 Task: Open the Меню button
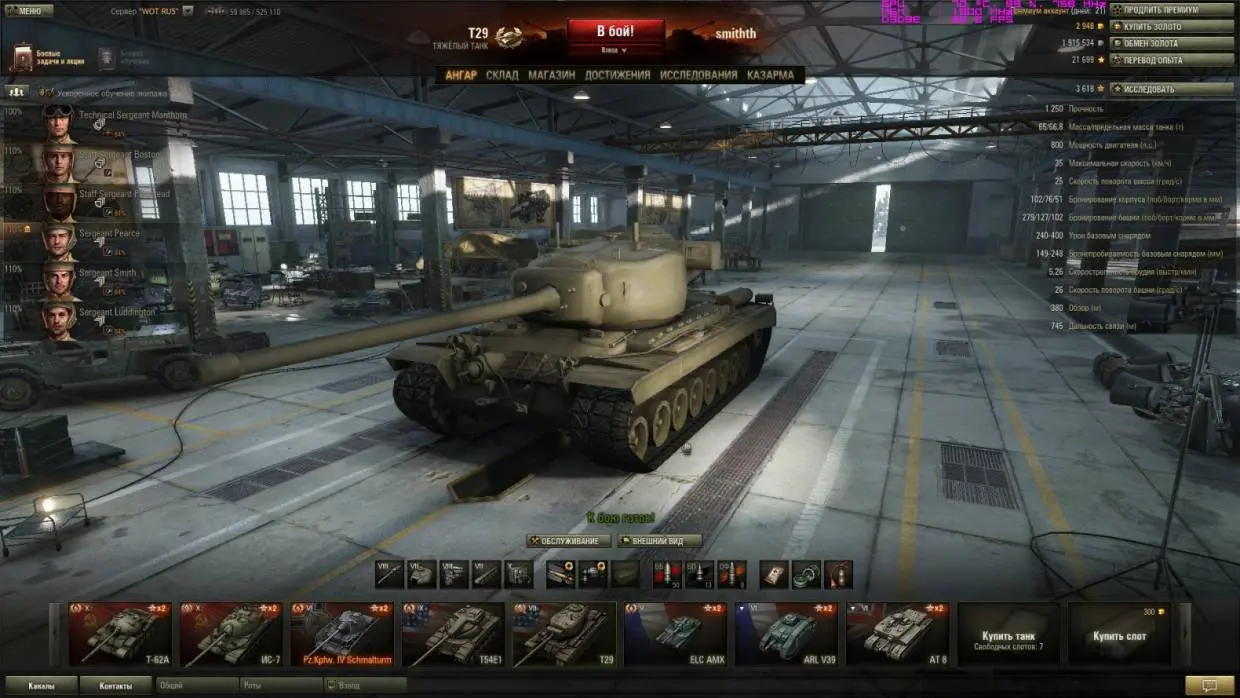pos(29,11)
